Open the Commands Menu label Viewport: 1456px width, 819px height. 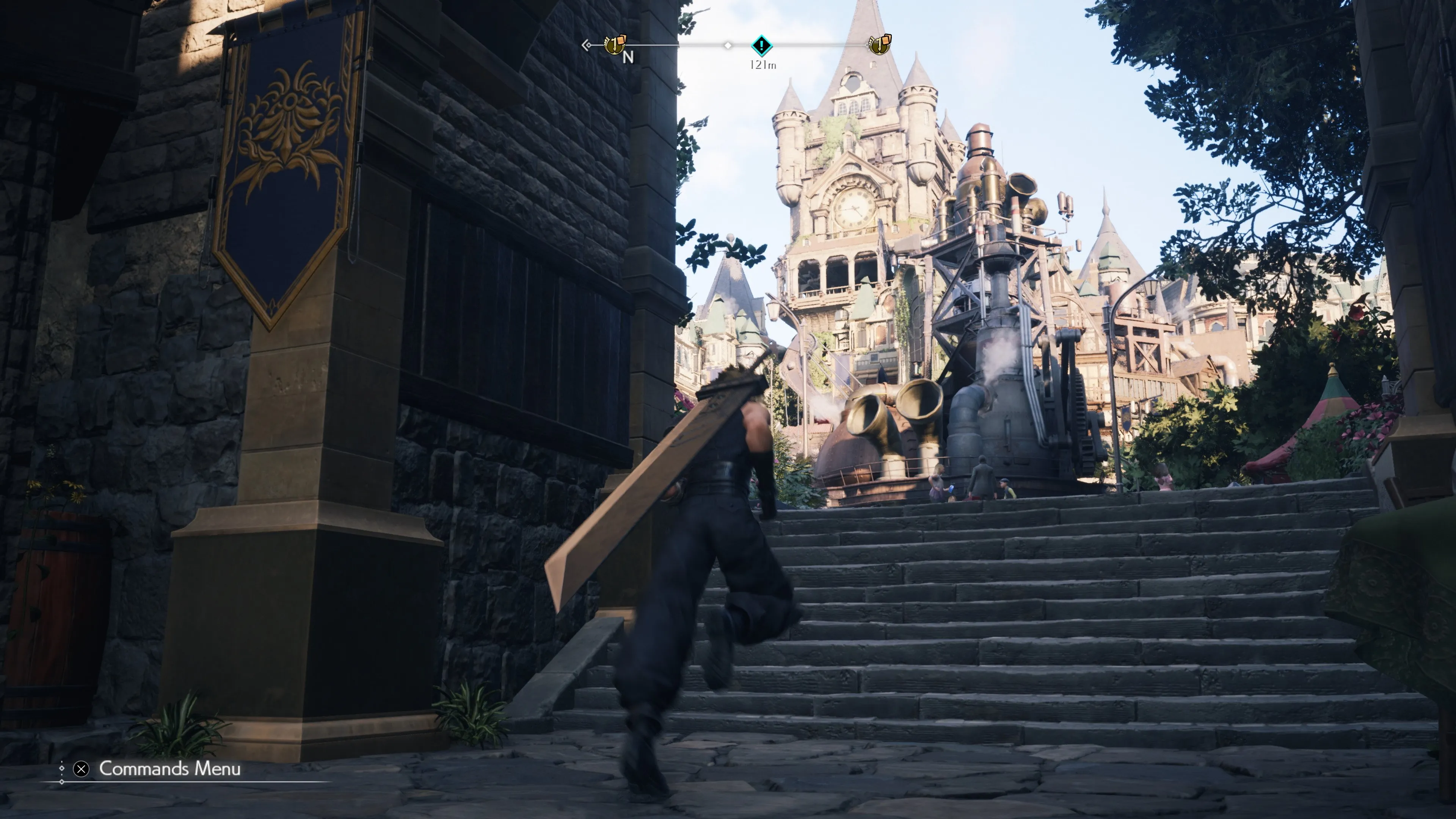(169, 769)
